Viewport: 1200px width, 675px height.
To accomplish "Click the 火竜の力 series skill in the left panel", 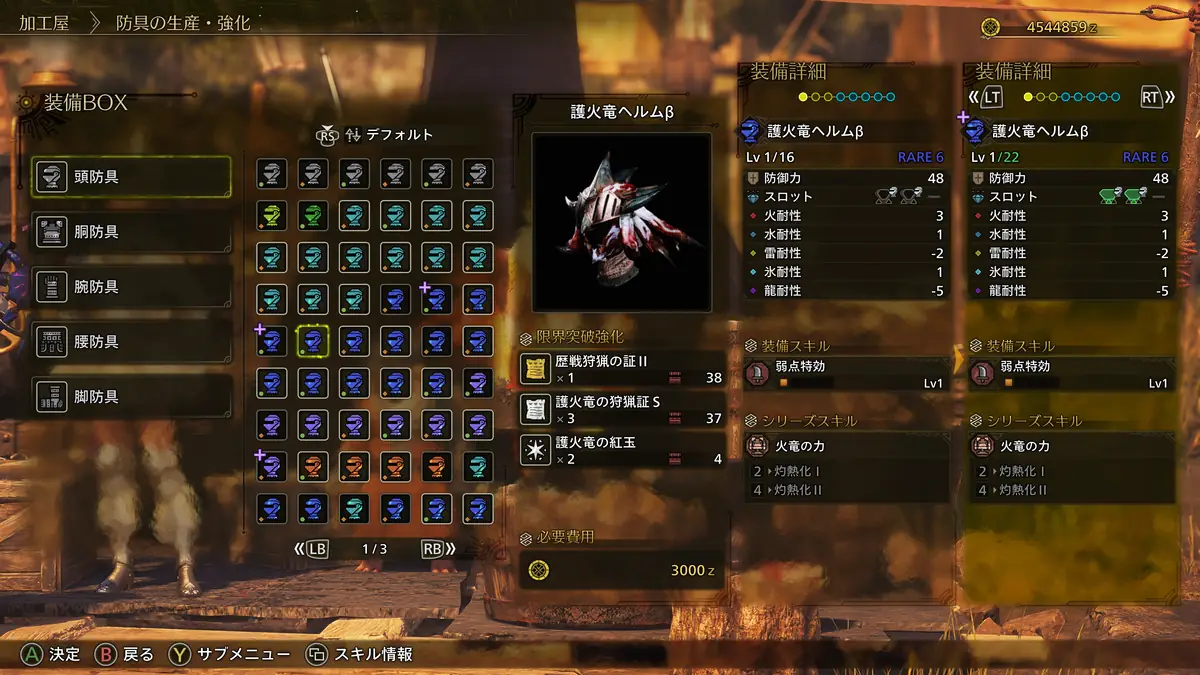I will pos(846,446).
